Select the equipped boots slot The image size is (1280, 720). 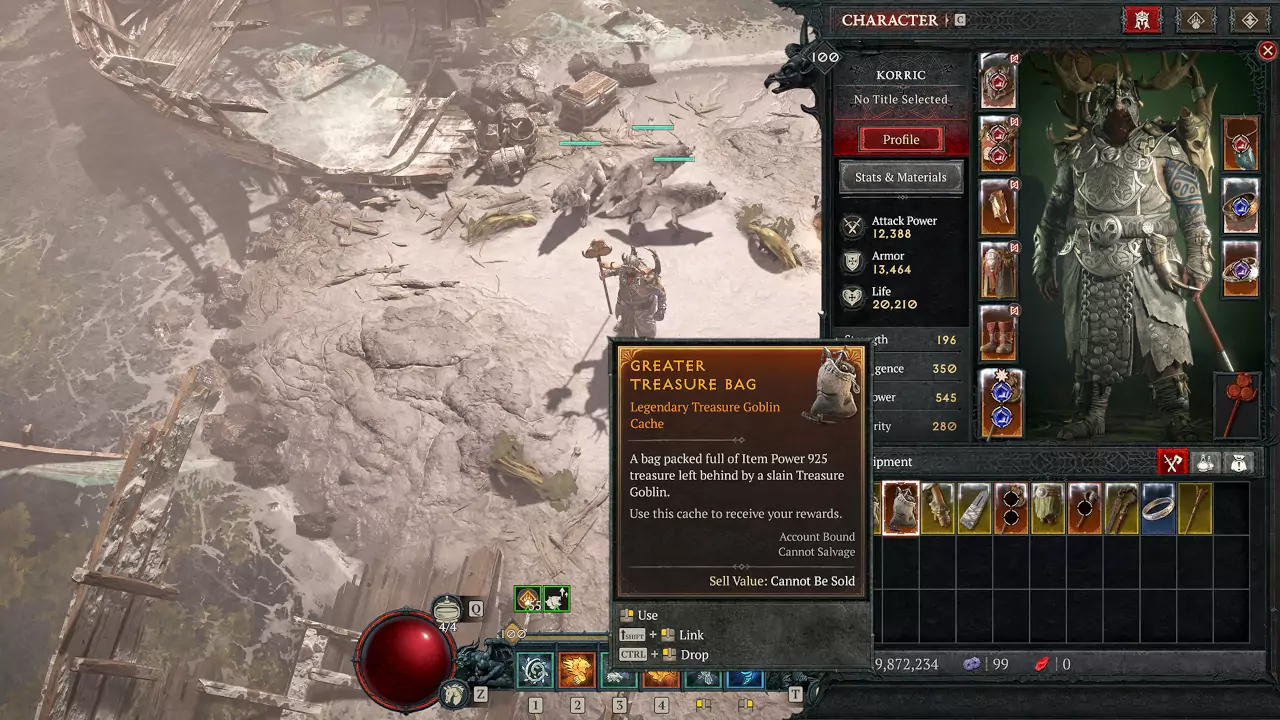[x=999, y=333]
